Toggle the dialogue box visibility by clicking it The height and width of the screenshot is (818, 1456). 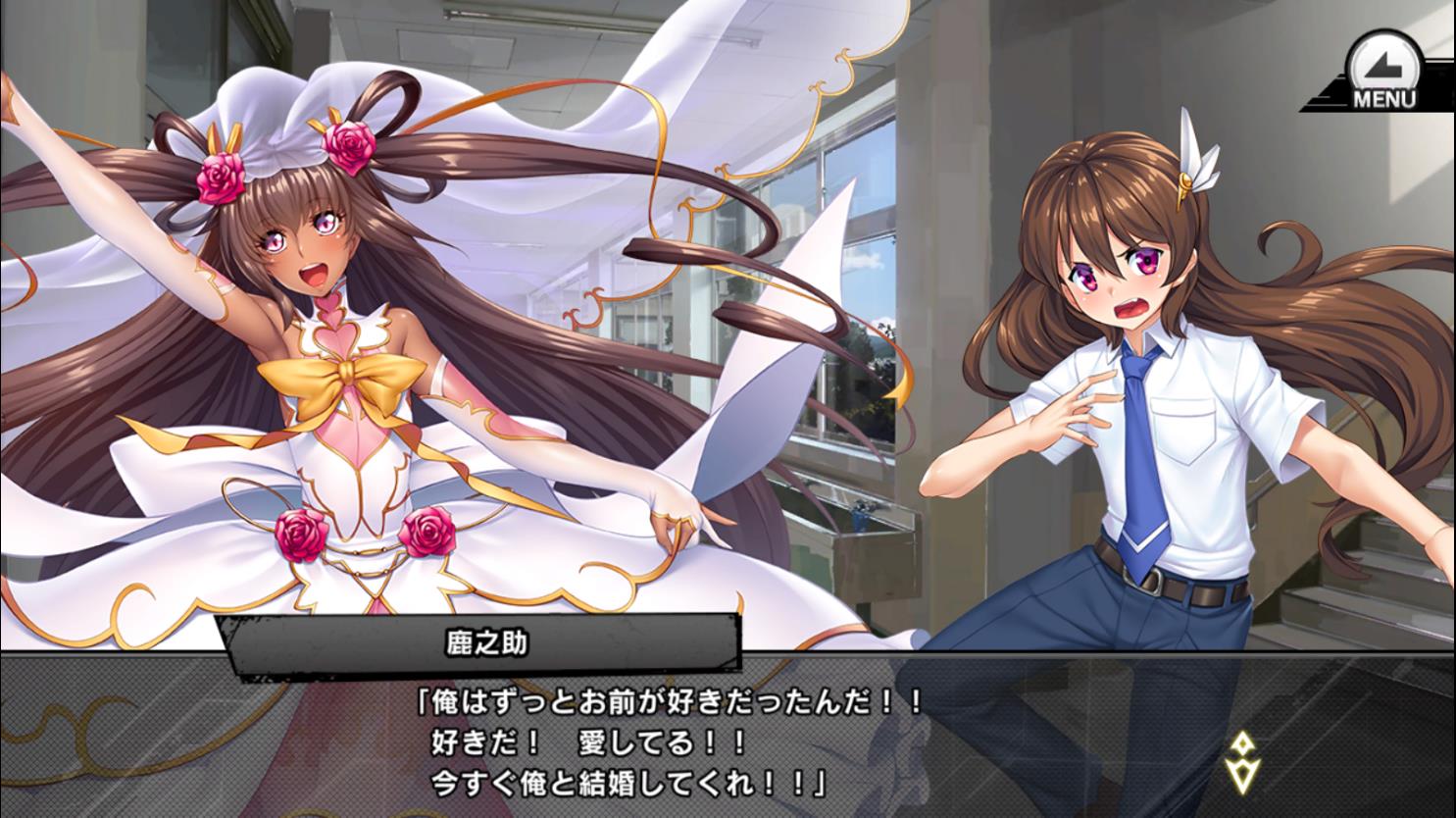point(726,745)
